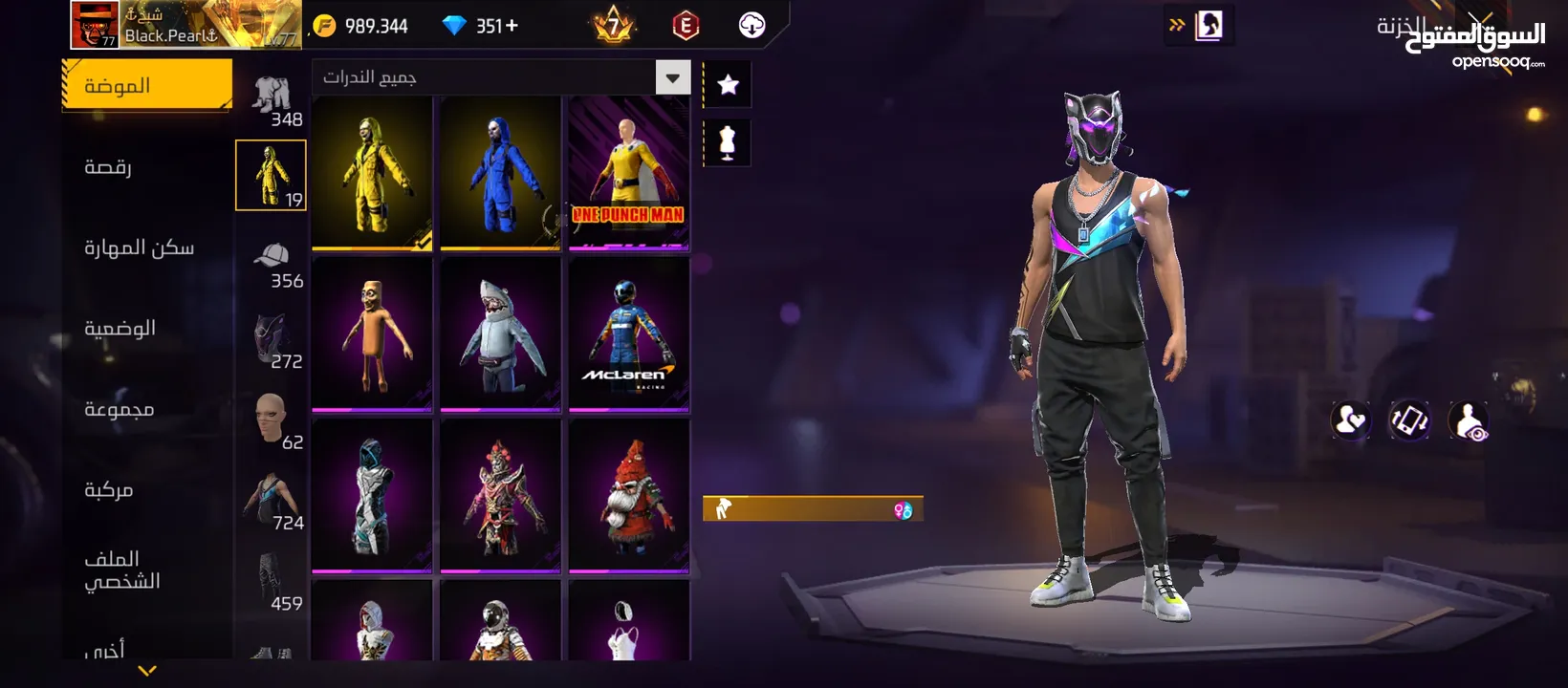Click the mannequin outfit preset button

728,143
